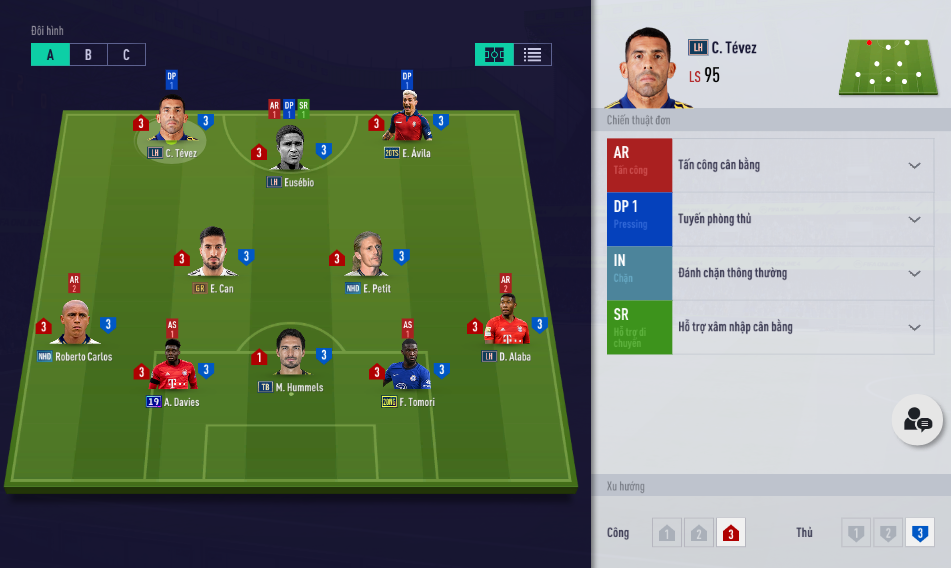This screenshot has width=951, height=568.
Task: Set attack tendency (Công) to level 2
Action: click(x=699, y=533)
